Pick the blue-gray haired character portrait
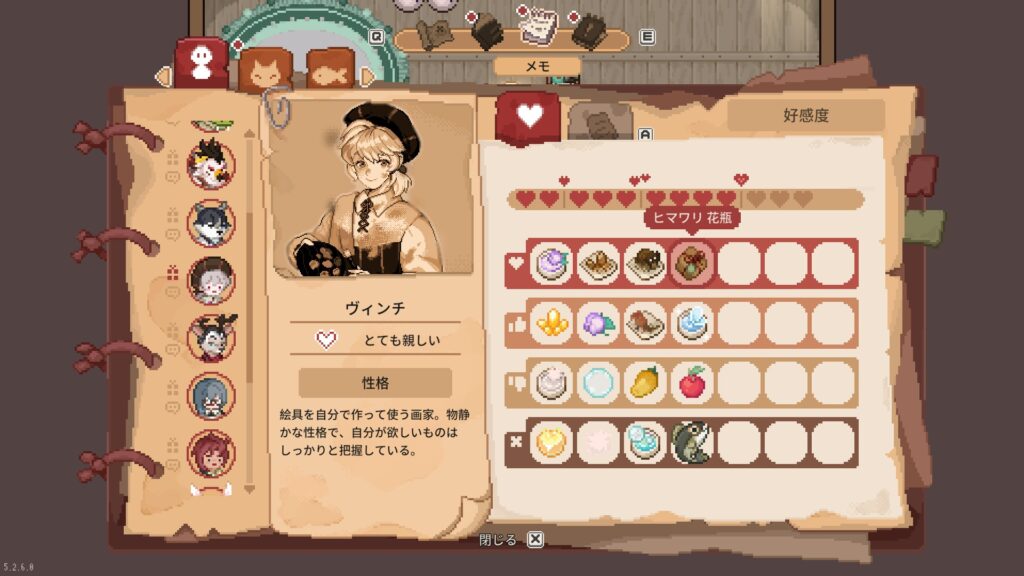Screen dimensions: 1024x576 tap(211, 396)
